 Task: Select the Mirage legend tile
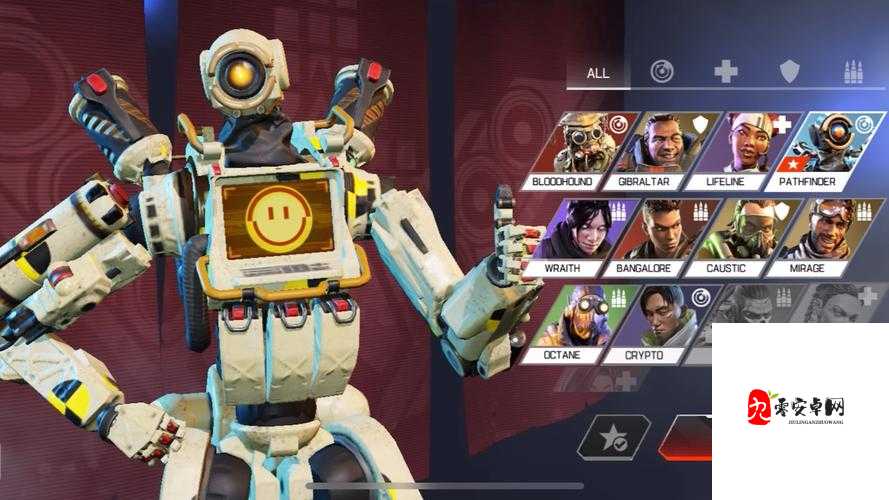point(824,237)
